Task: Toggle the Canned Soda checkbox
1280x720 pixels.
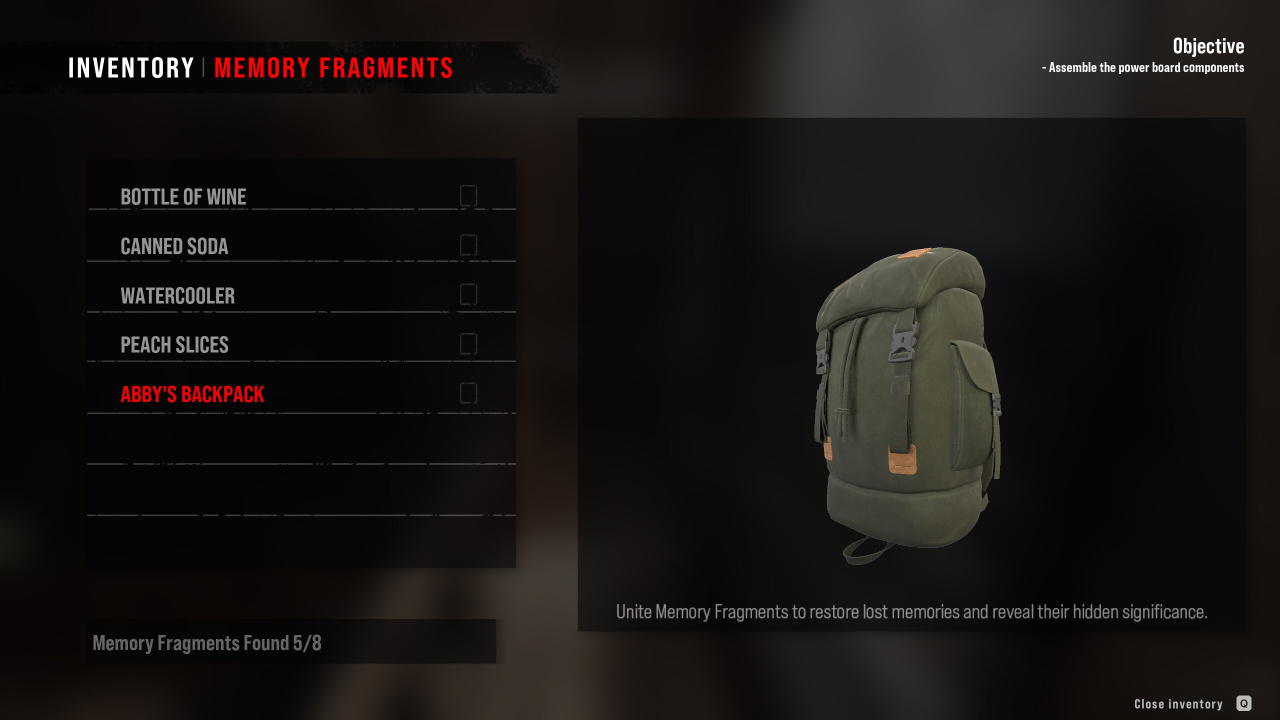Action: click(468, 245)
